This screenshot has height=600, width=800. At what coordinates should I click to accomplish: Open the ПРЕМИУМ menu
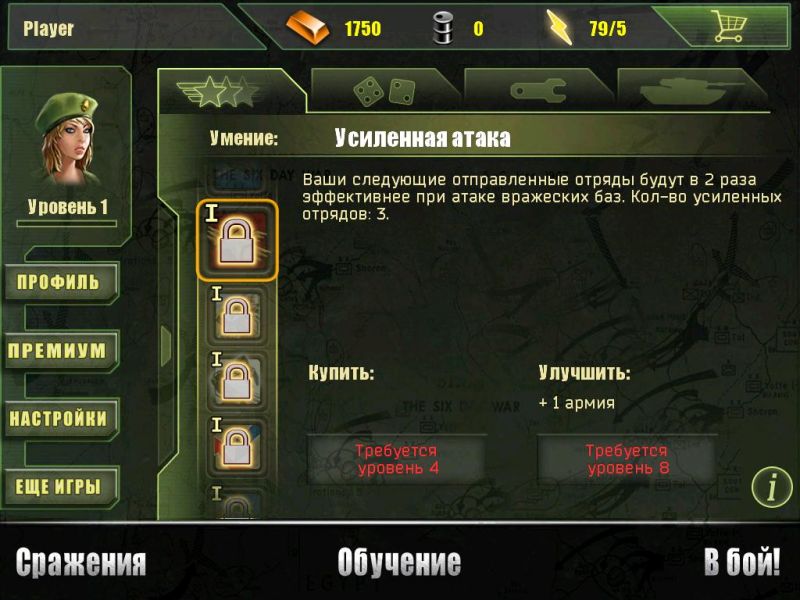point(60,351)
